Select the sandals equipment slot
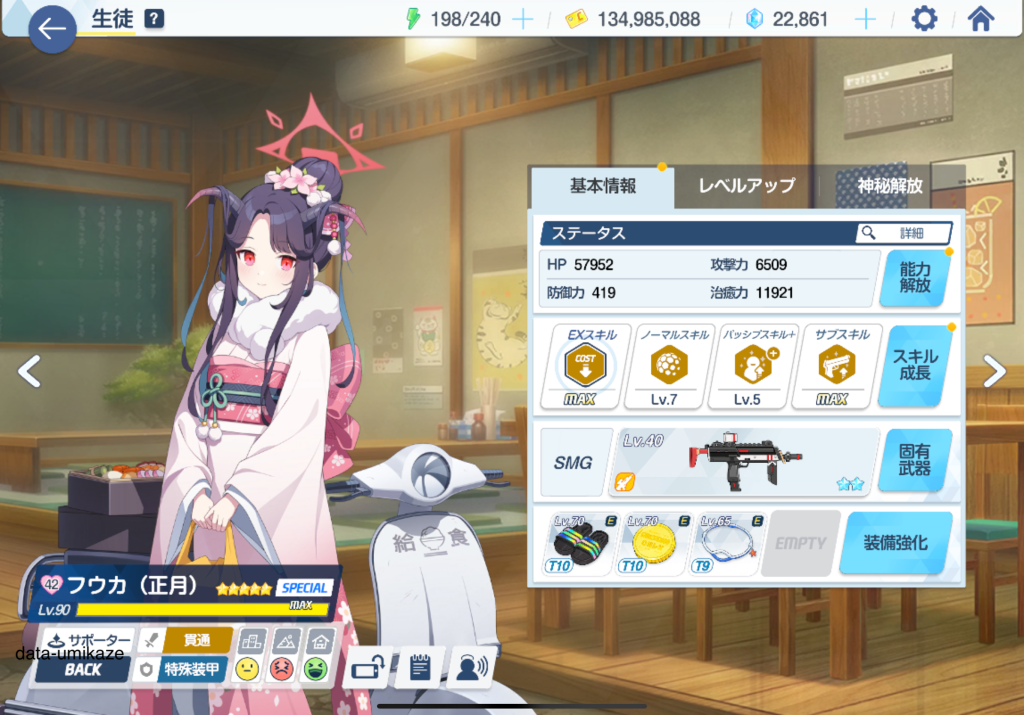The image size is (1024, 715). (x=581, y=544)
